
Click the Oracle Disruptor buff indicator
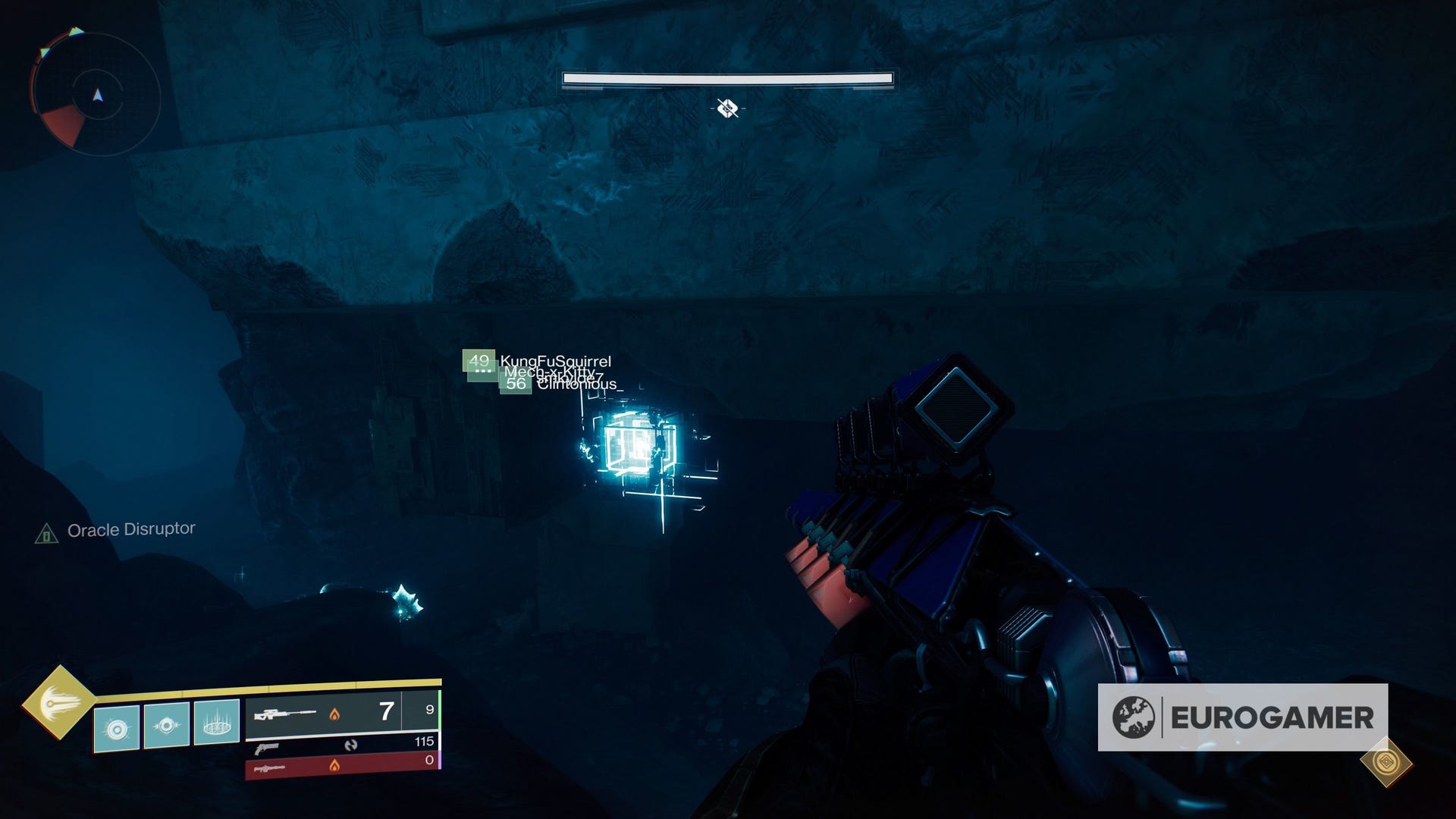(x=115, y=531)
